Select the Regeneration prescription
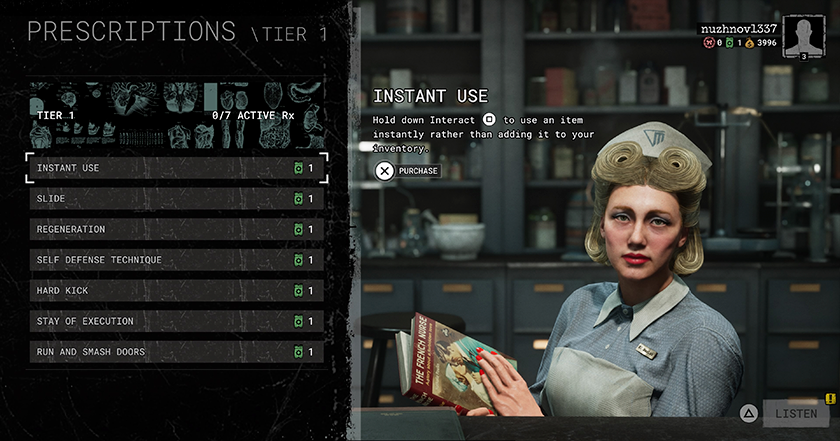The width and height of the screenshot is (840, 441). tap(176, 230)
